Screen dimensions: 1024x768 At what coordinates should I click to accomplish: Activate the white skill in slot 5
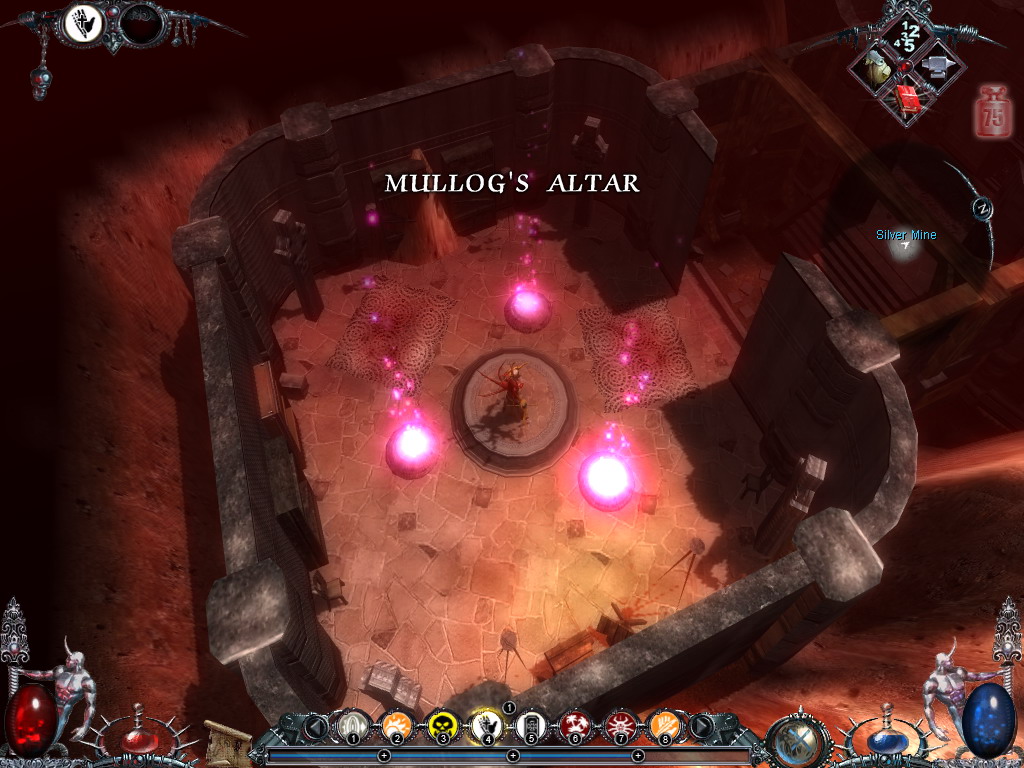point(530,724)
